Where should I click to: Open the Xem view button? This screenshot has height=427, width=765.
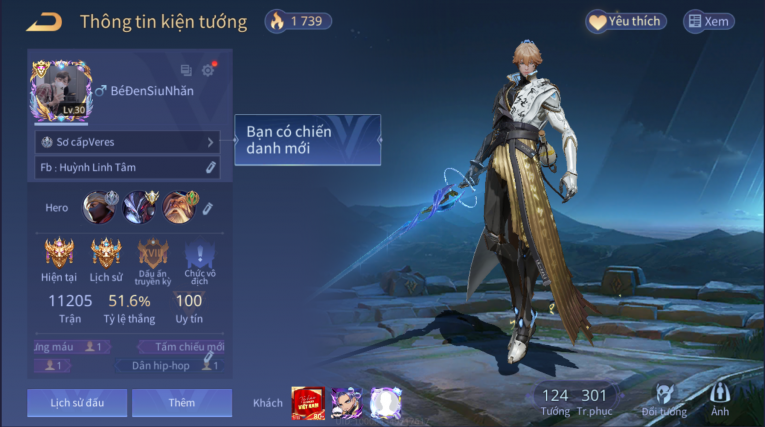[x=708, y=21]
